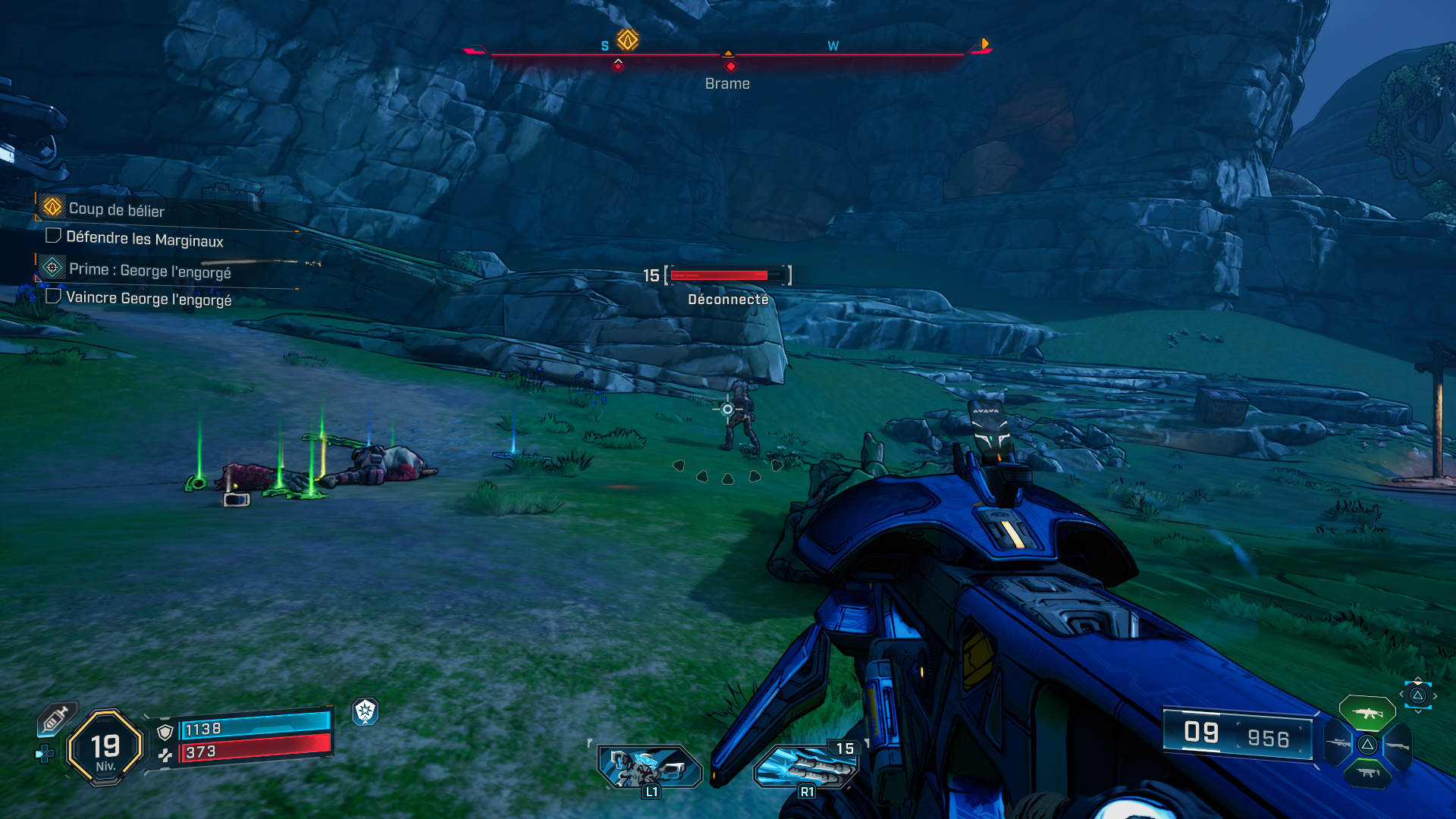Image resolution: width=1456 pixels, height=819 pixels.
Task: Switch to the sniper rifle weapon slot
Action: pos(1338,744)
